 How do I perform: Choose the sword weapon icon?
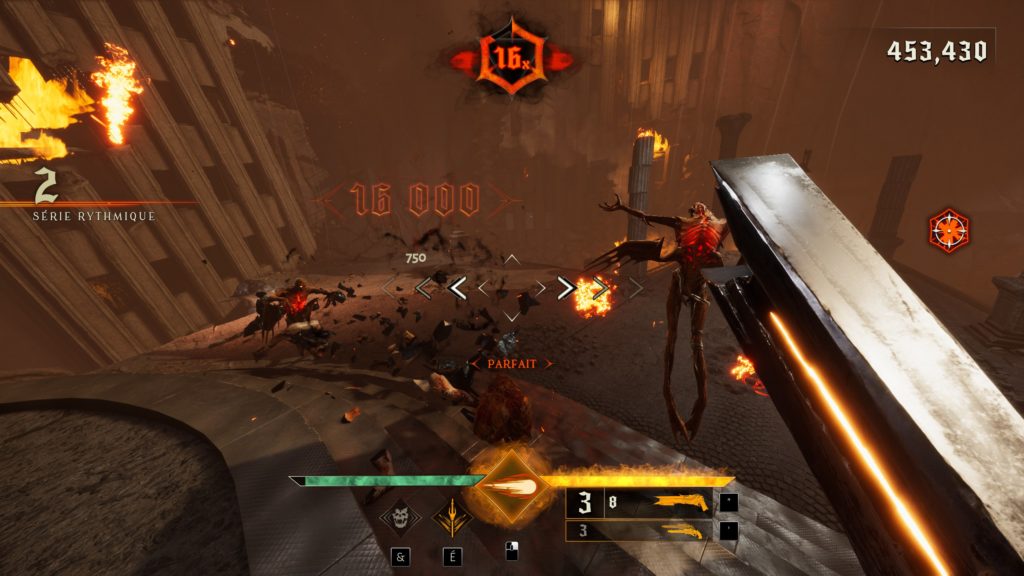point(452,517)
